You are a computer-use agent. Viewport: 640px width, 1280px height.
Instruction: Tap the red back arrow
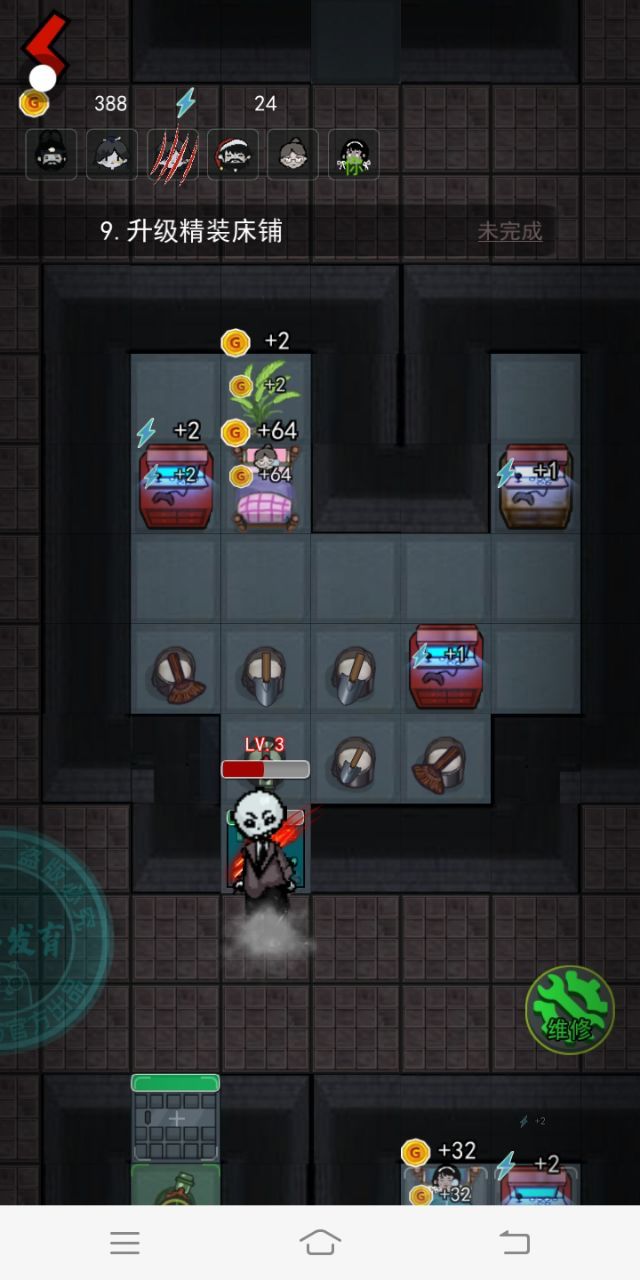[x=45, y=45]
